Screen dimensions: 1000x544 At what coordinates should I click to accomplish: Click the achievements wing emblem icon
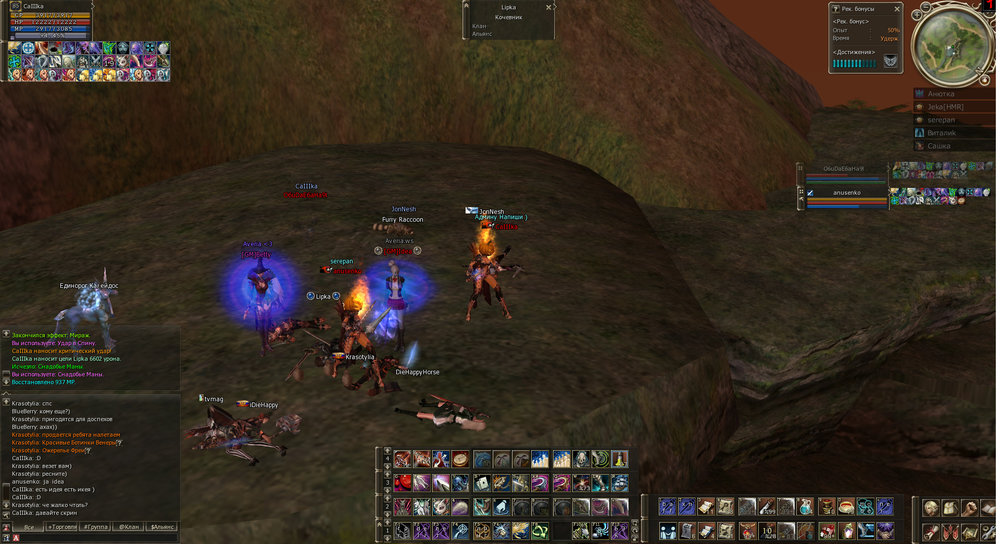tap(889, 62)
